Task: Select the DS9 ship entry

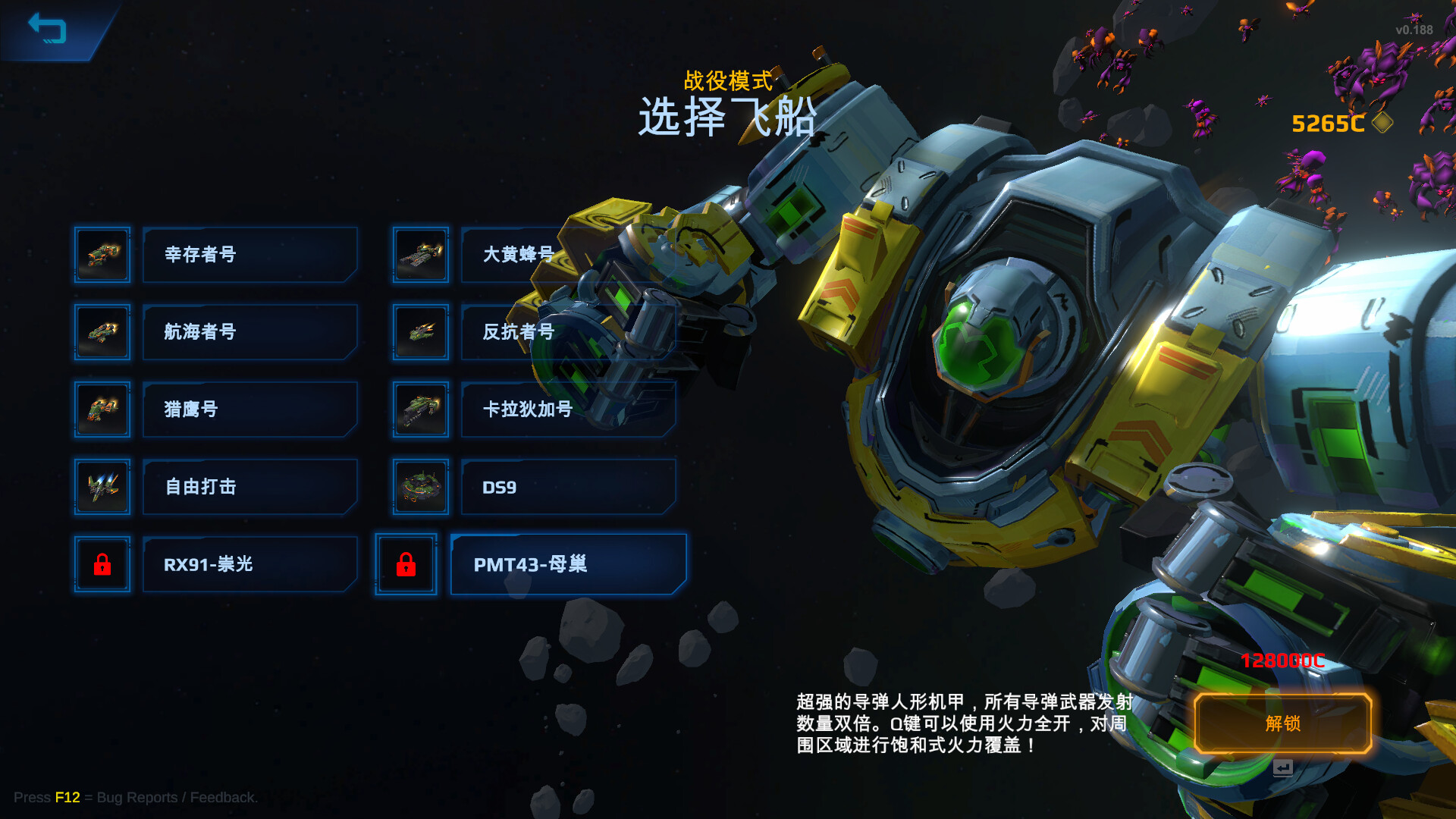Action: coord(567,487)
